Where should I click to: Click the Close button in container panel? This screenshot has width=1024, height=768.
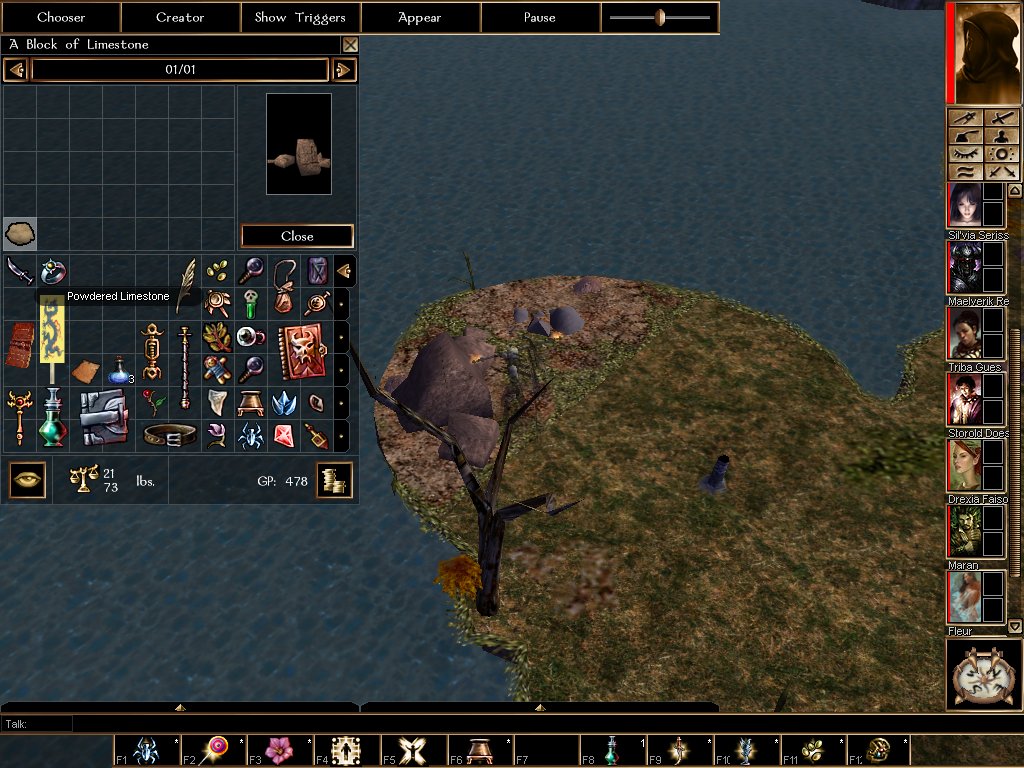(x=297, y=236)
